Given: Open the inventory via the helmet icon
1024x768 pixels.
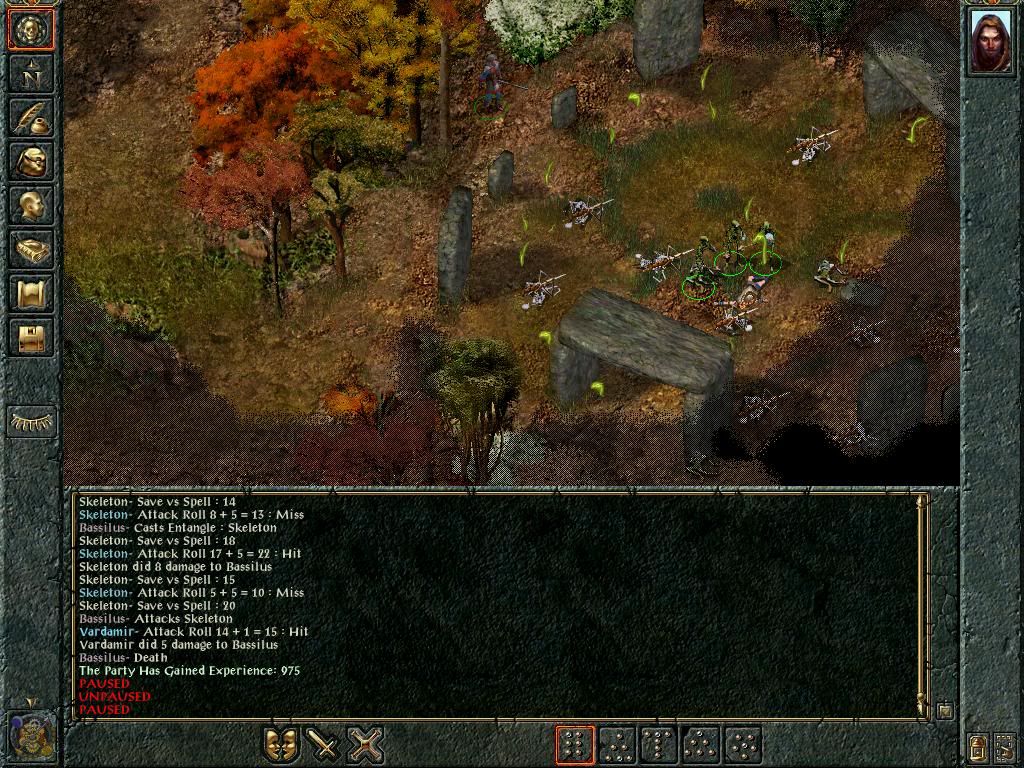Looking at the screenshot, I should tap(31, 161).
